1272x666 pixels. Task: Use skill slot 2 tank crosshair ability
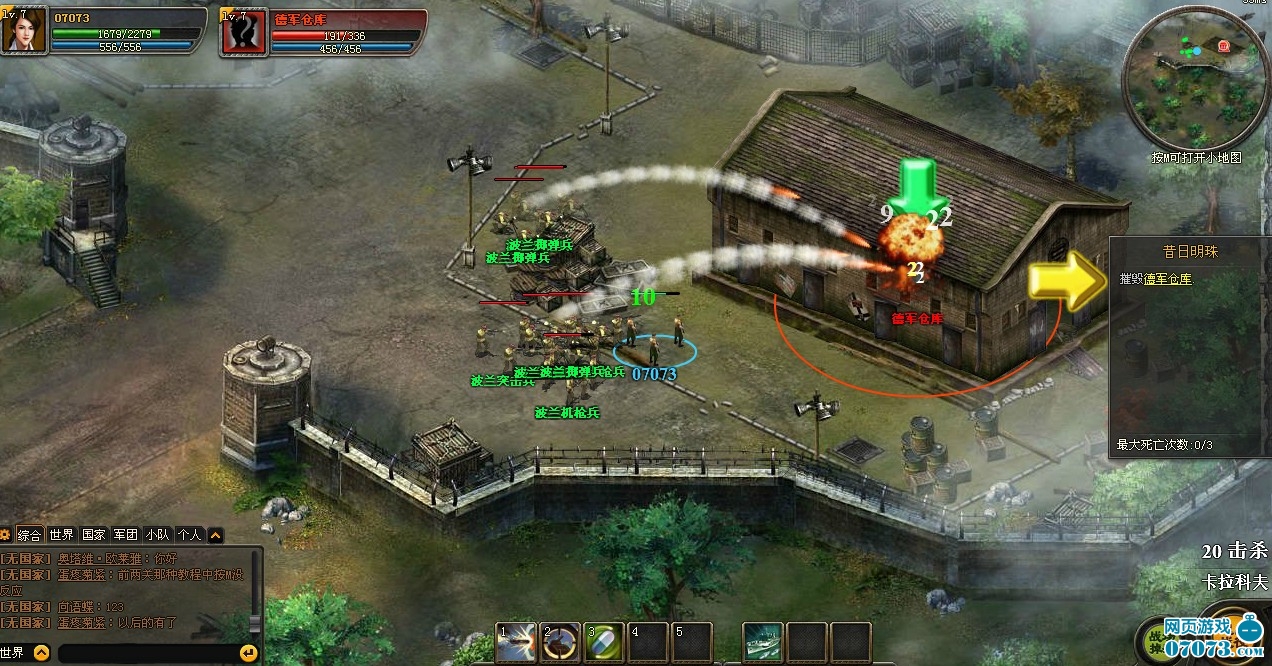click(560, 642)
